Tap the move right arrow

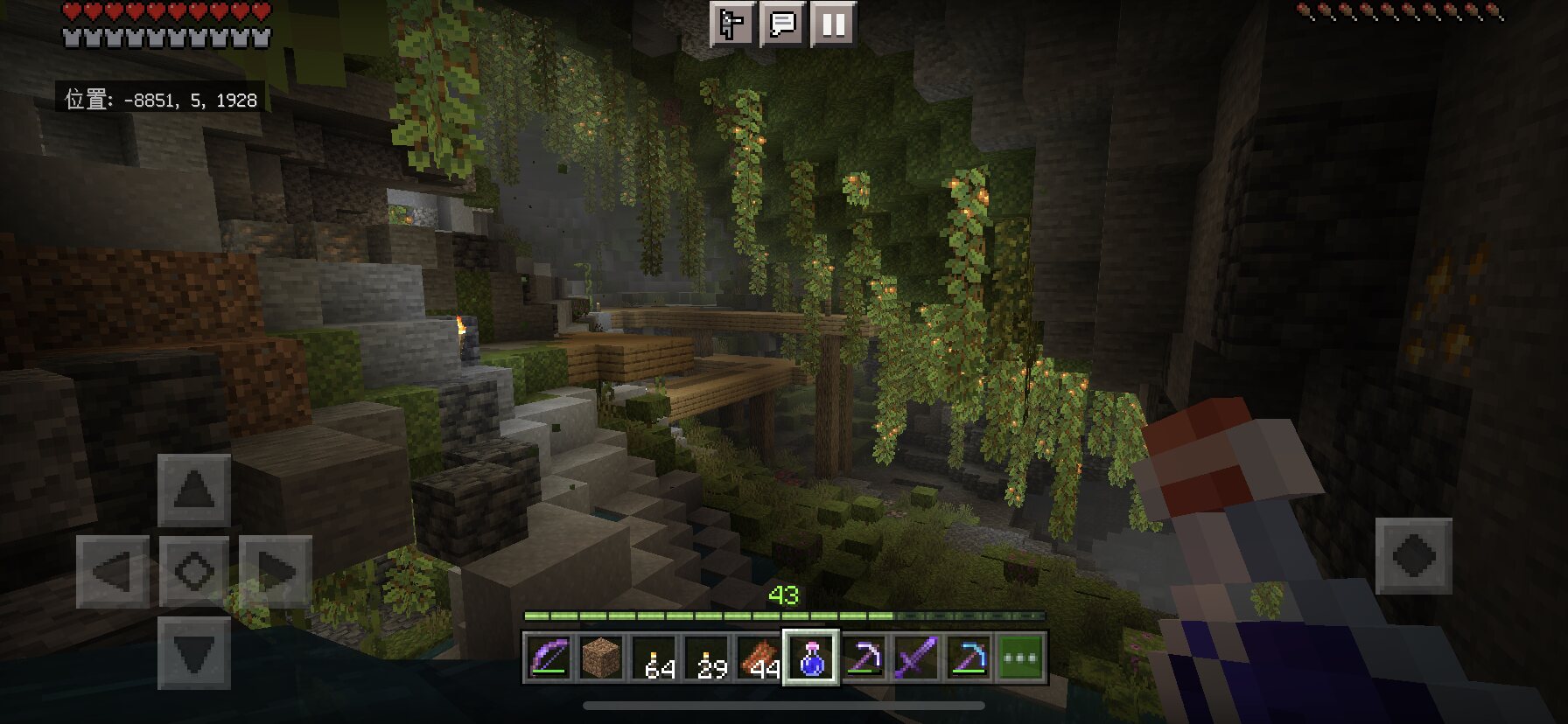click(276, 572)
